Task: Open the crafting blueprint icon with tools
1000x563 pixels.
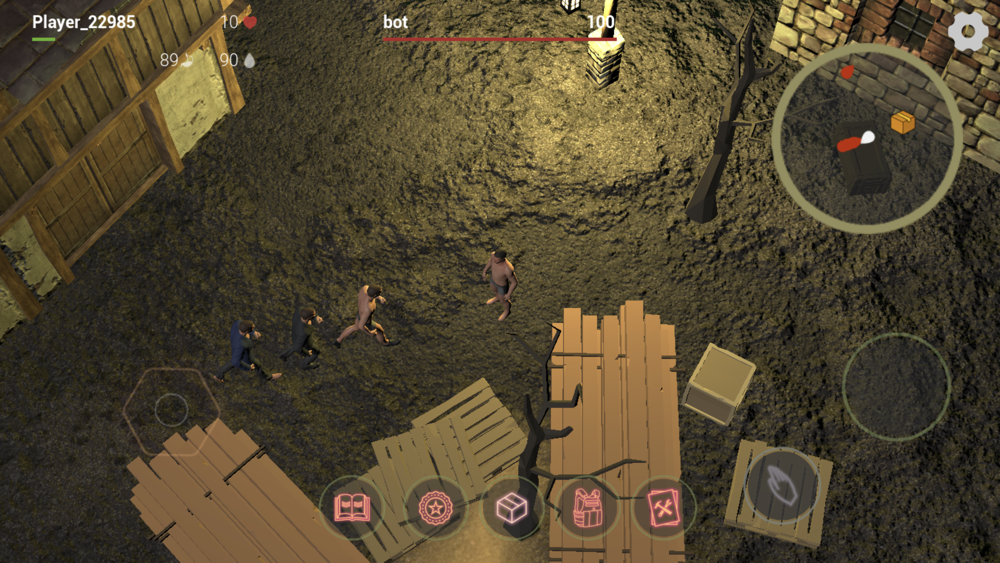Action: point(664,507)
